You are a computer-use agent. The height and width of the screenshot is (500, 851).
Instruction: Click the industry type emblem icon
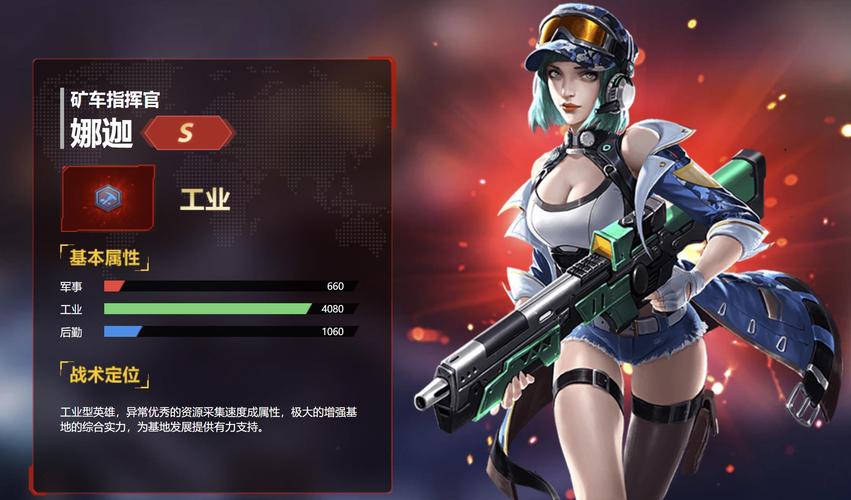tap(107, 198)
